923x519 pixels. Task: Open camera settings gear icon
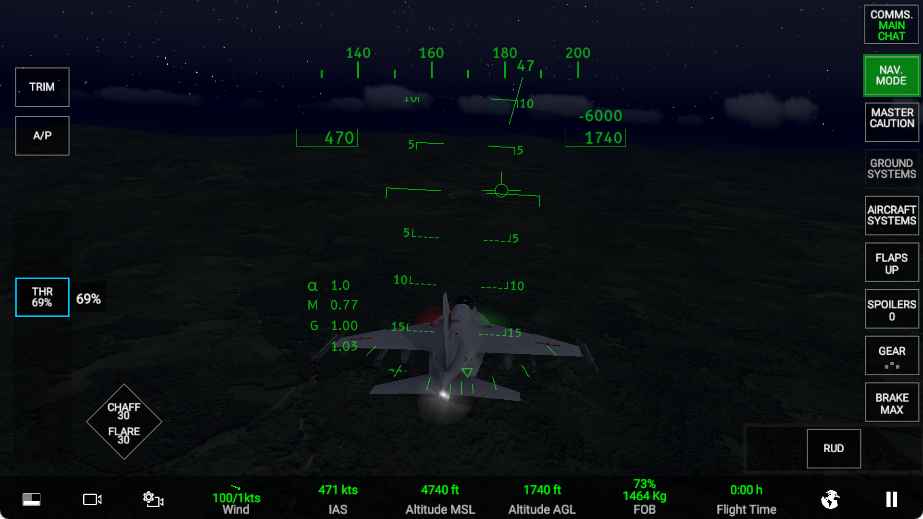tap(153, 499)
